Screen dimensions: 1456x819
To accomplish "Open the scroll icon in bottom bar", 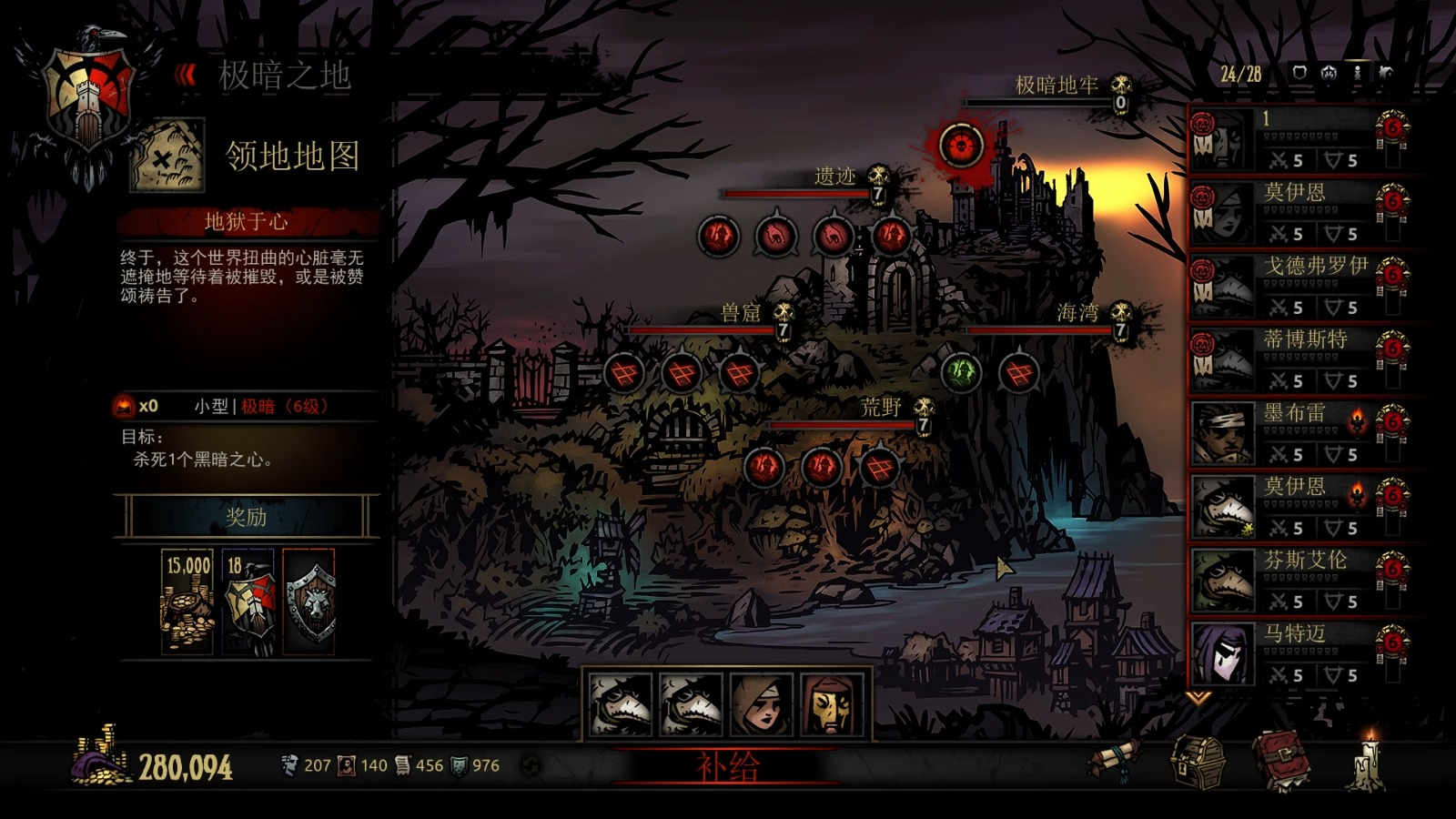I will (1117, 758).
